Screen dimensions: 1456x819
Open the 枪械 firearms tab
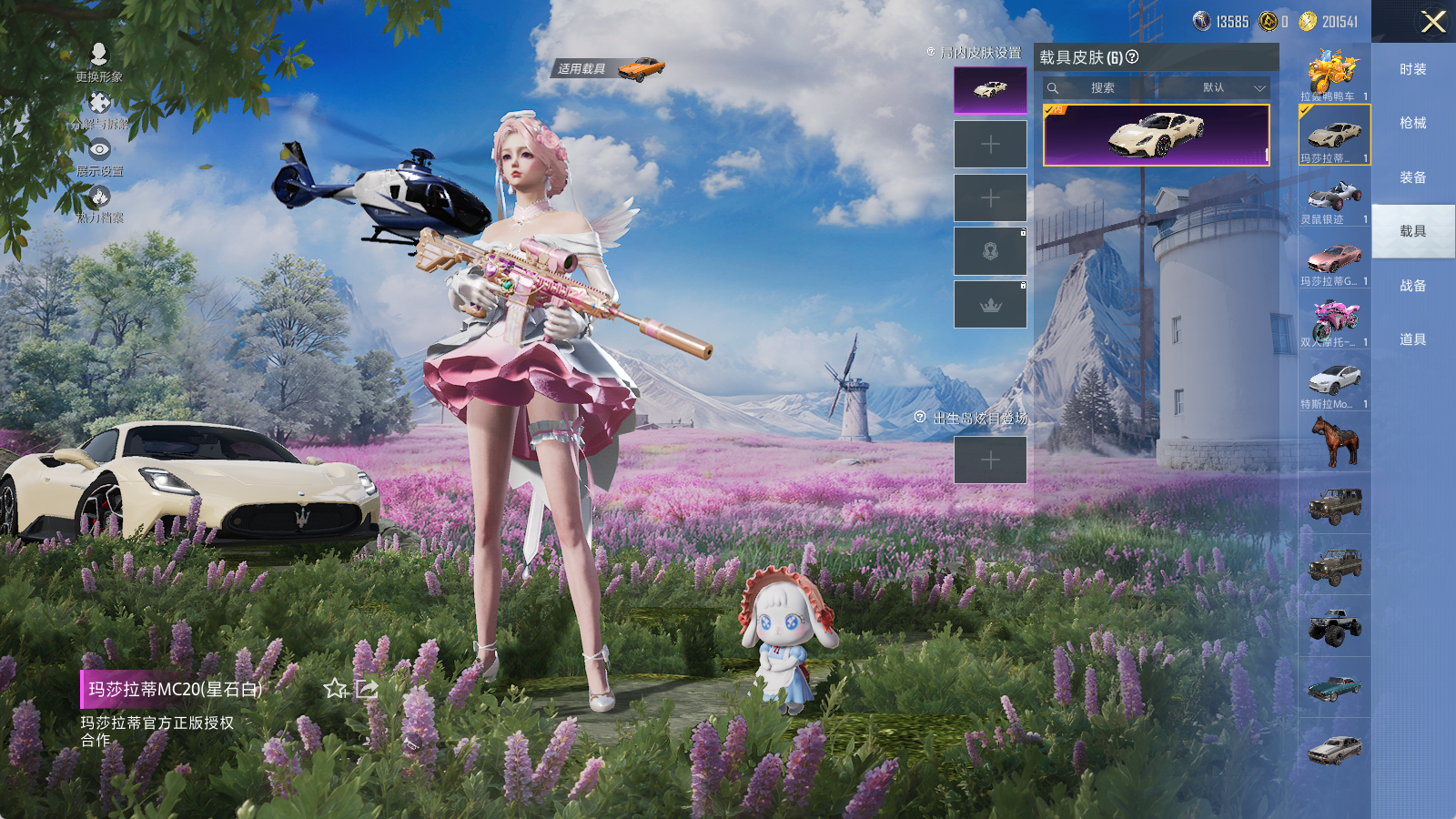pos(1412,123)
